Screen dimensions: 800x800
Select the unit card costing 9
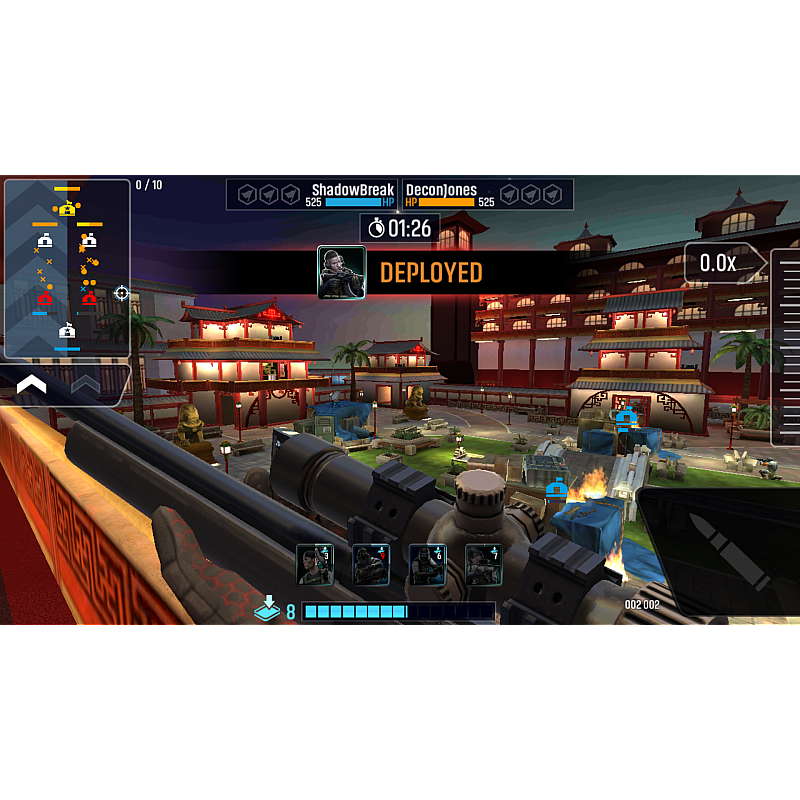tap(371, 565)
